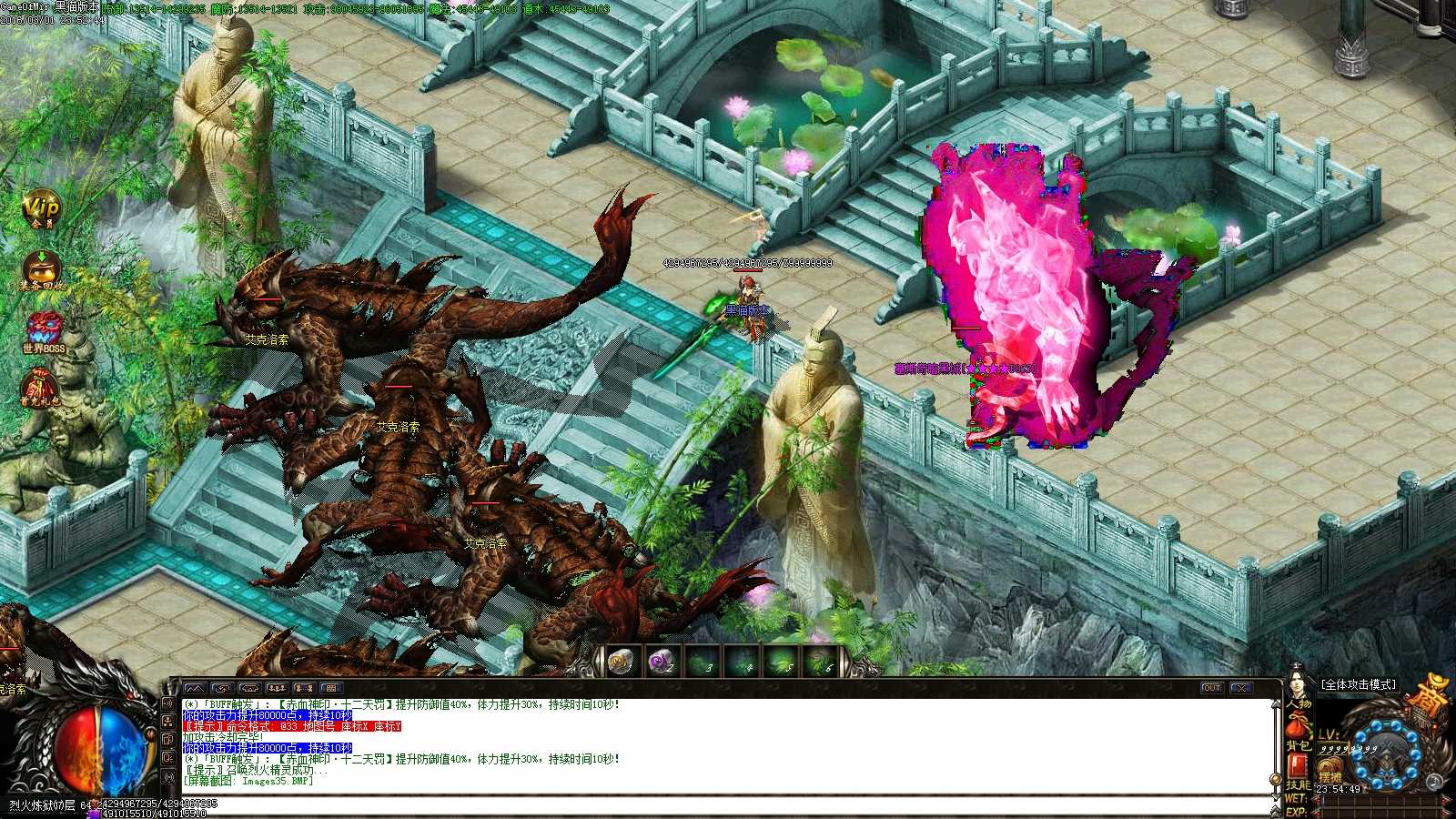
Task: Toggle the speaker icon beside chat window
Action: click(x=168, y=704)
